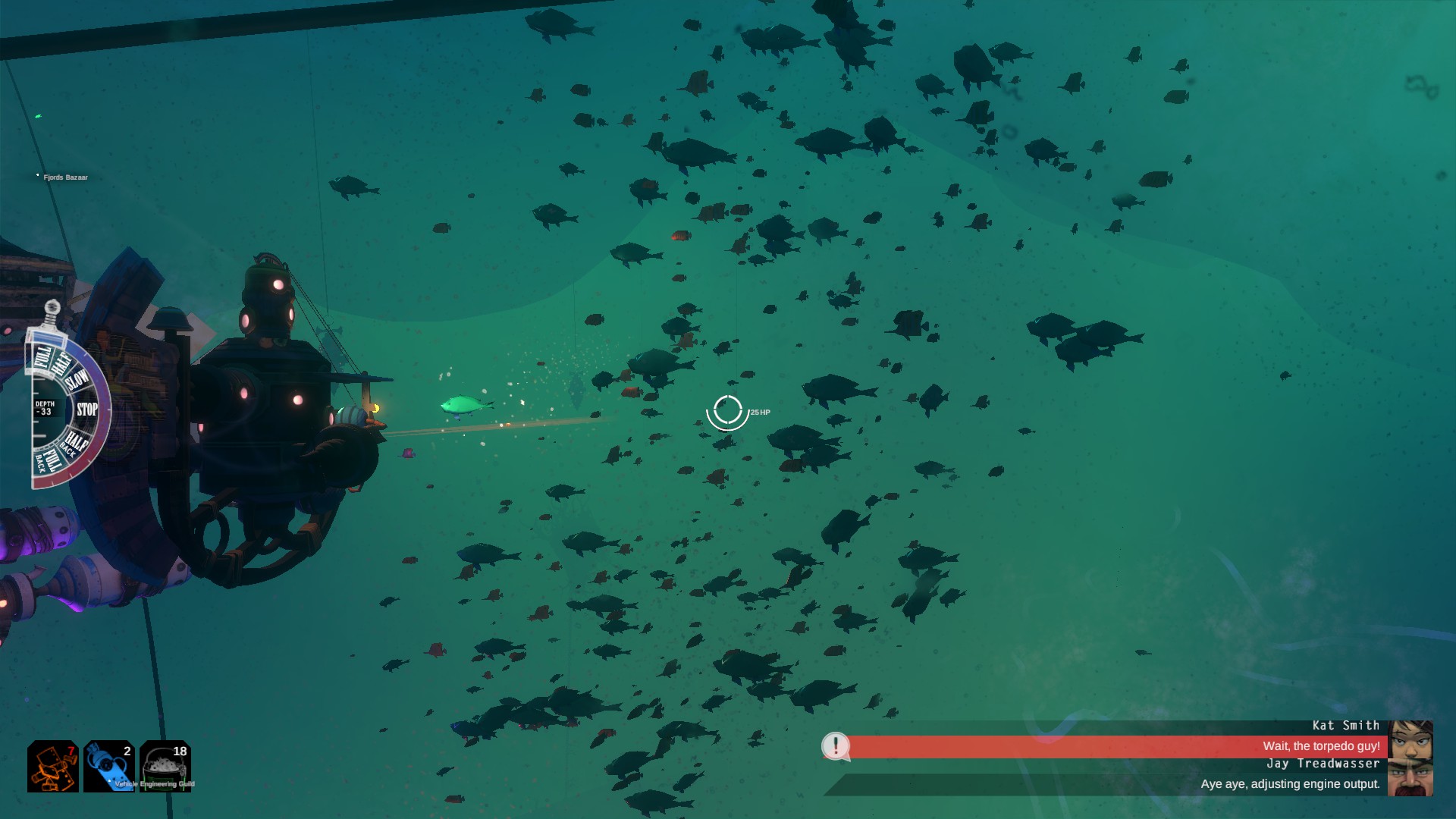Set throttle to FULL speed
Screen dimensions: 1456x819
pos(42,356)
